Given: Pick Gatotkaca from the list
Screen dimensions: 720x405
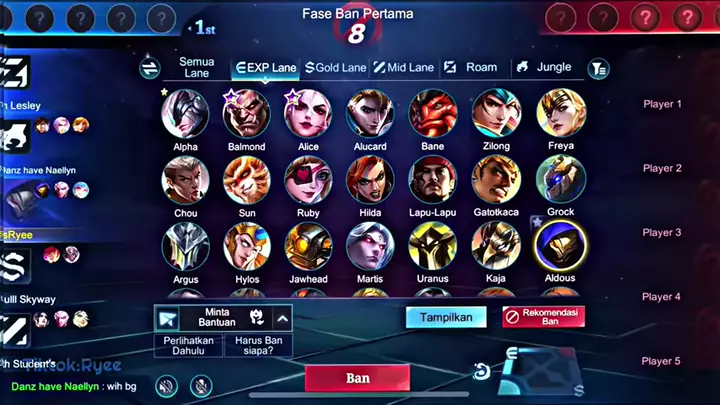Looking at the screenshot, I should [x=496, y=180].
